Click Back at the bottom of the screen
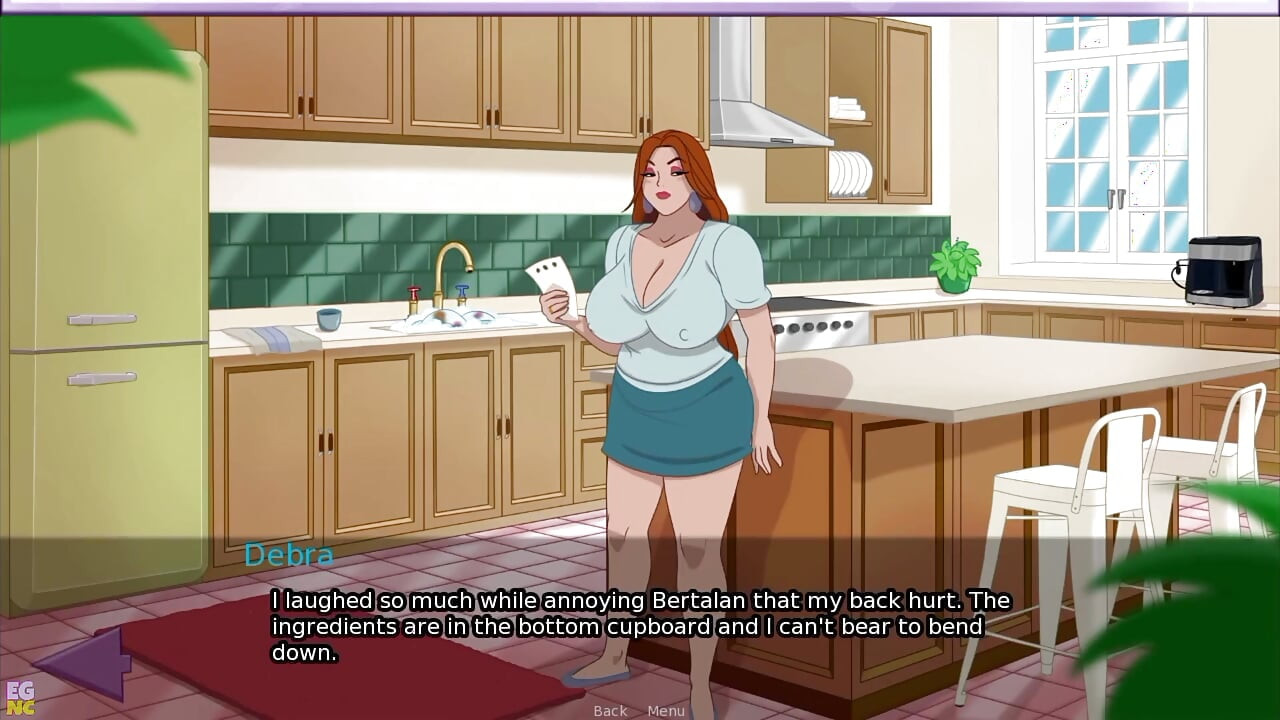This screenshot has width=1280, height=720. 609,710
